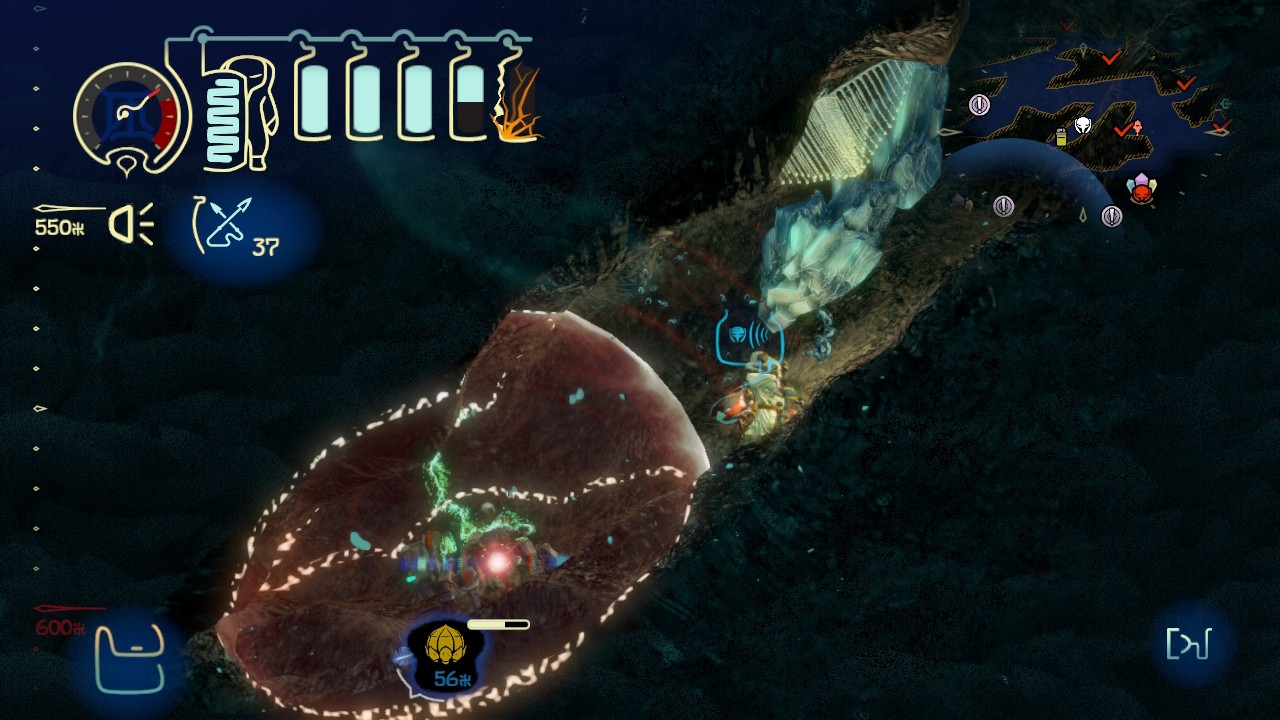Click the yellow canister minimap marker
Viewport: 1280px width, 720px height.
[x=1061, y=138]
